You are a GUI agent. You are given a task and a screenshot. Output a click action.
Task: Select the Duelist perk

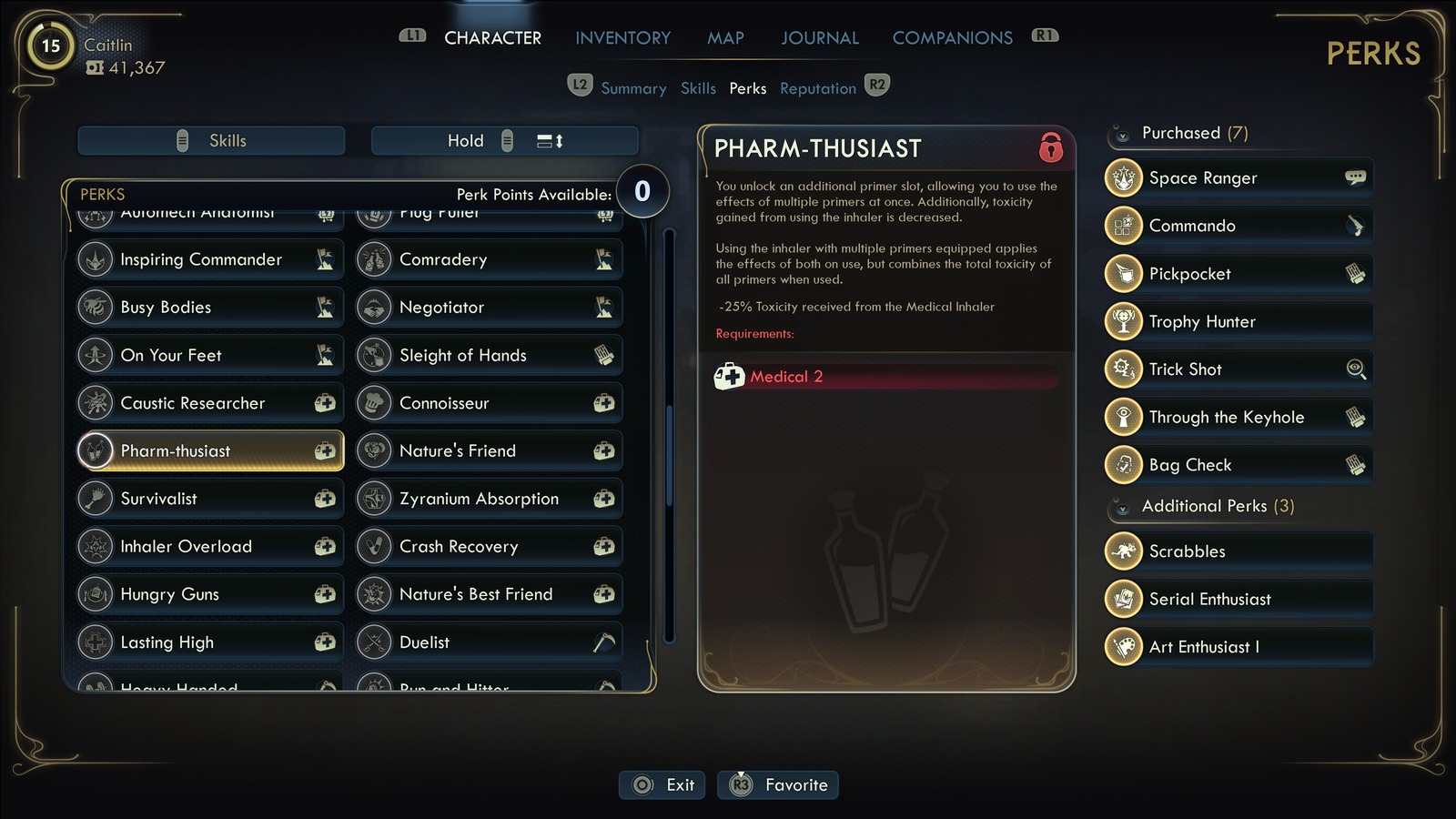pos(489,642)
